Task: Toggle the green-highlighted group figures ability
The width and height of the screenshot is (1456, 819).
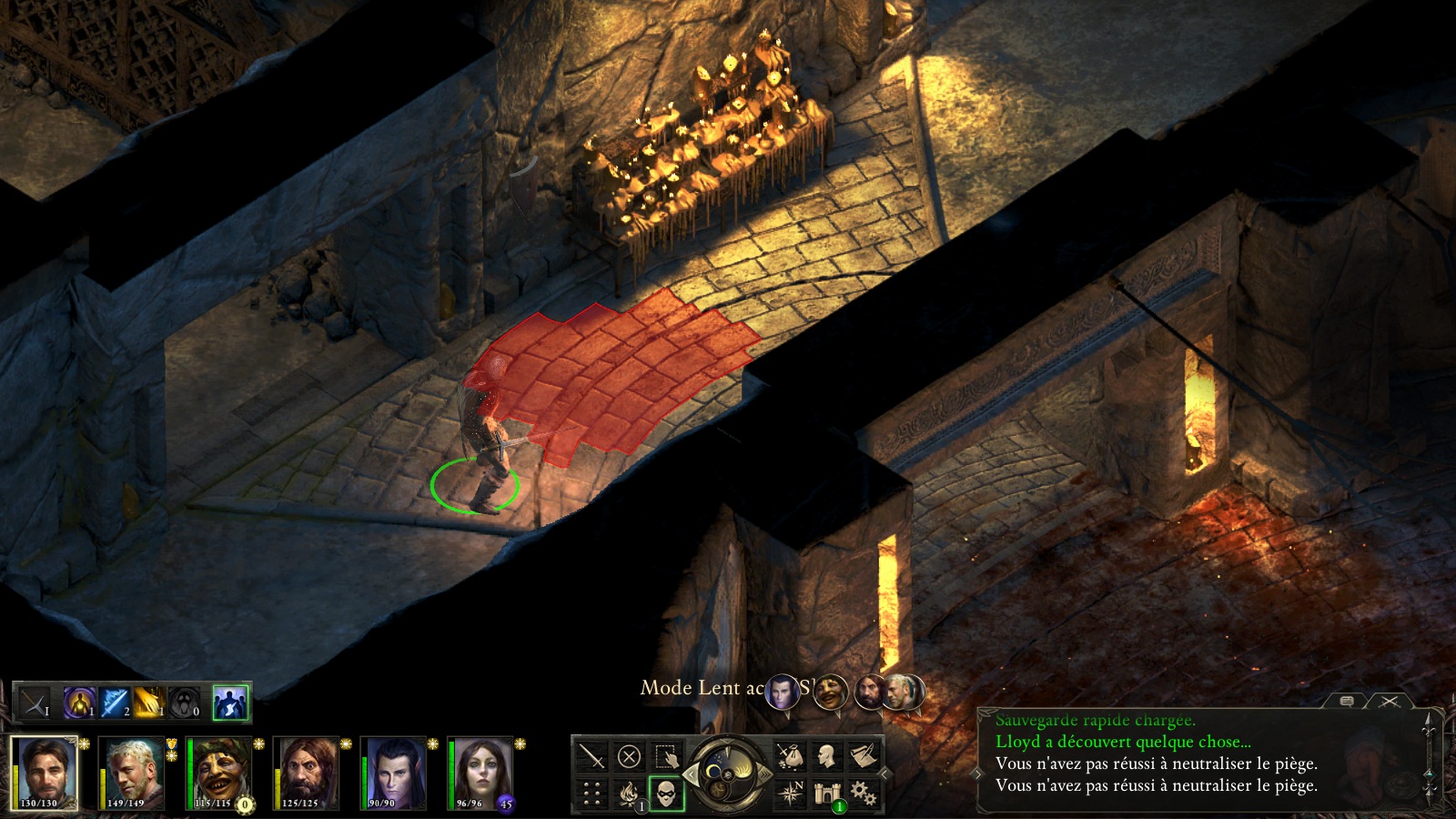Action: coord(230,703)
